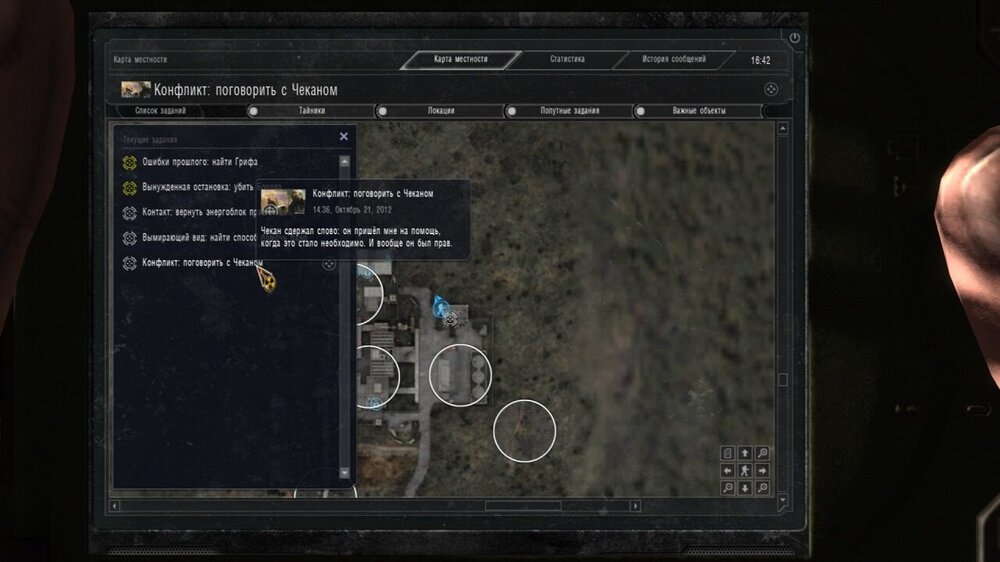Close the current tasks list panel
Image resolution: width=1000 pixels, height=562 pixels.
coord(344,137)
